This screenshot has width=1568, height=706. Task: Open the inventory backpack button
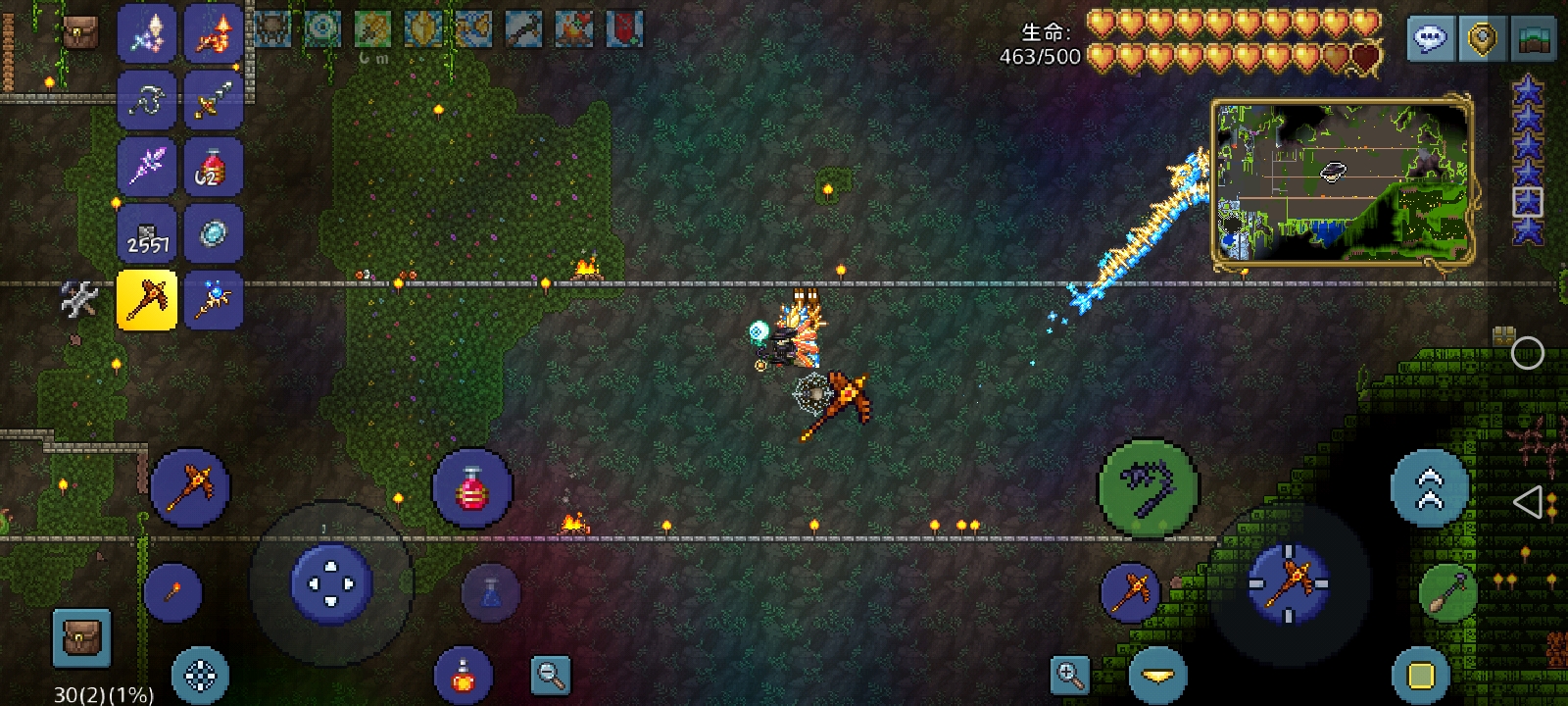(x=80, y=637)
